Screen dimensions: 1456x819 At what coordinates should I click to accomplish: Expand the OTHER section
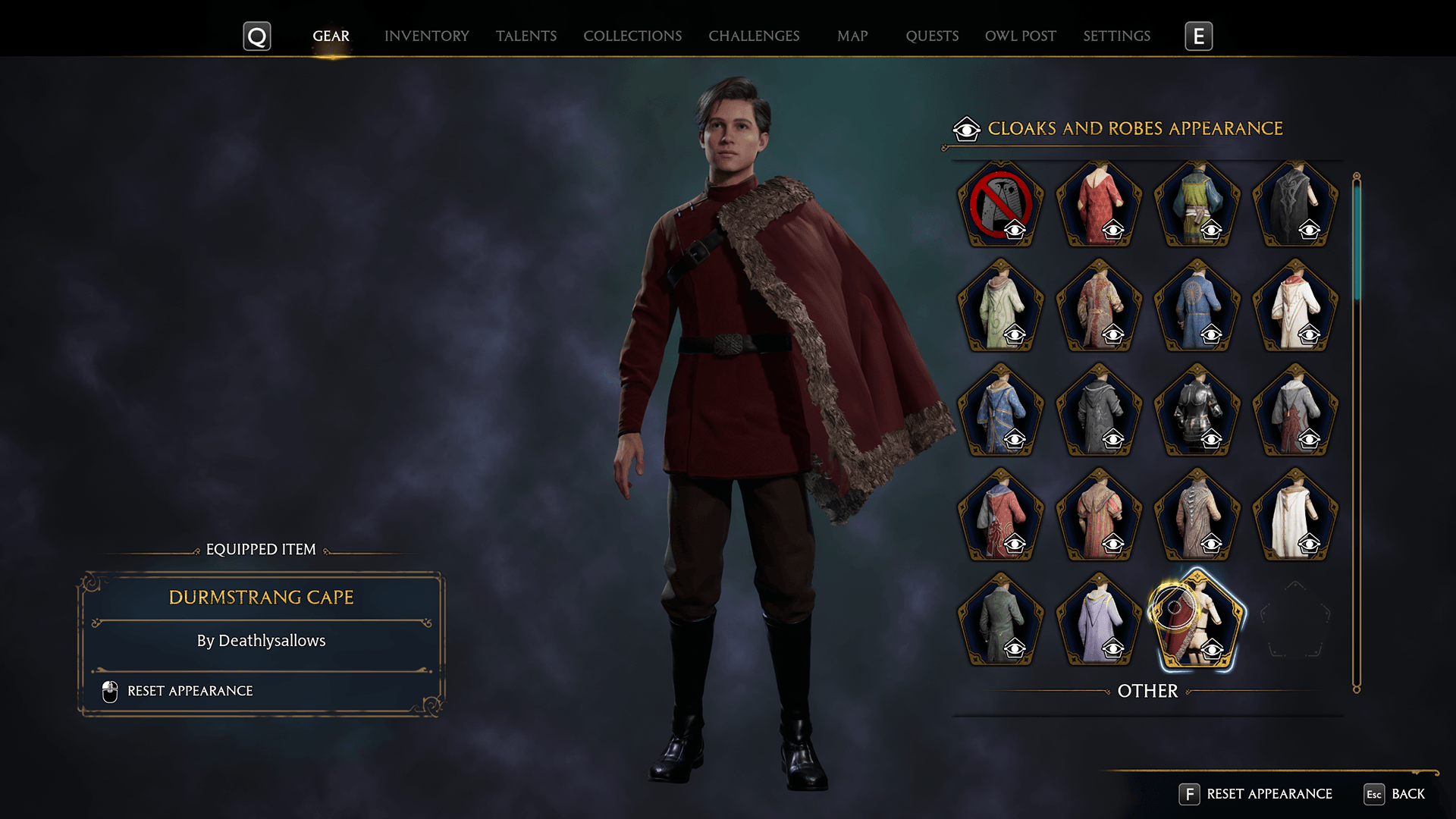[1147, 692]
